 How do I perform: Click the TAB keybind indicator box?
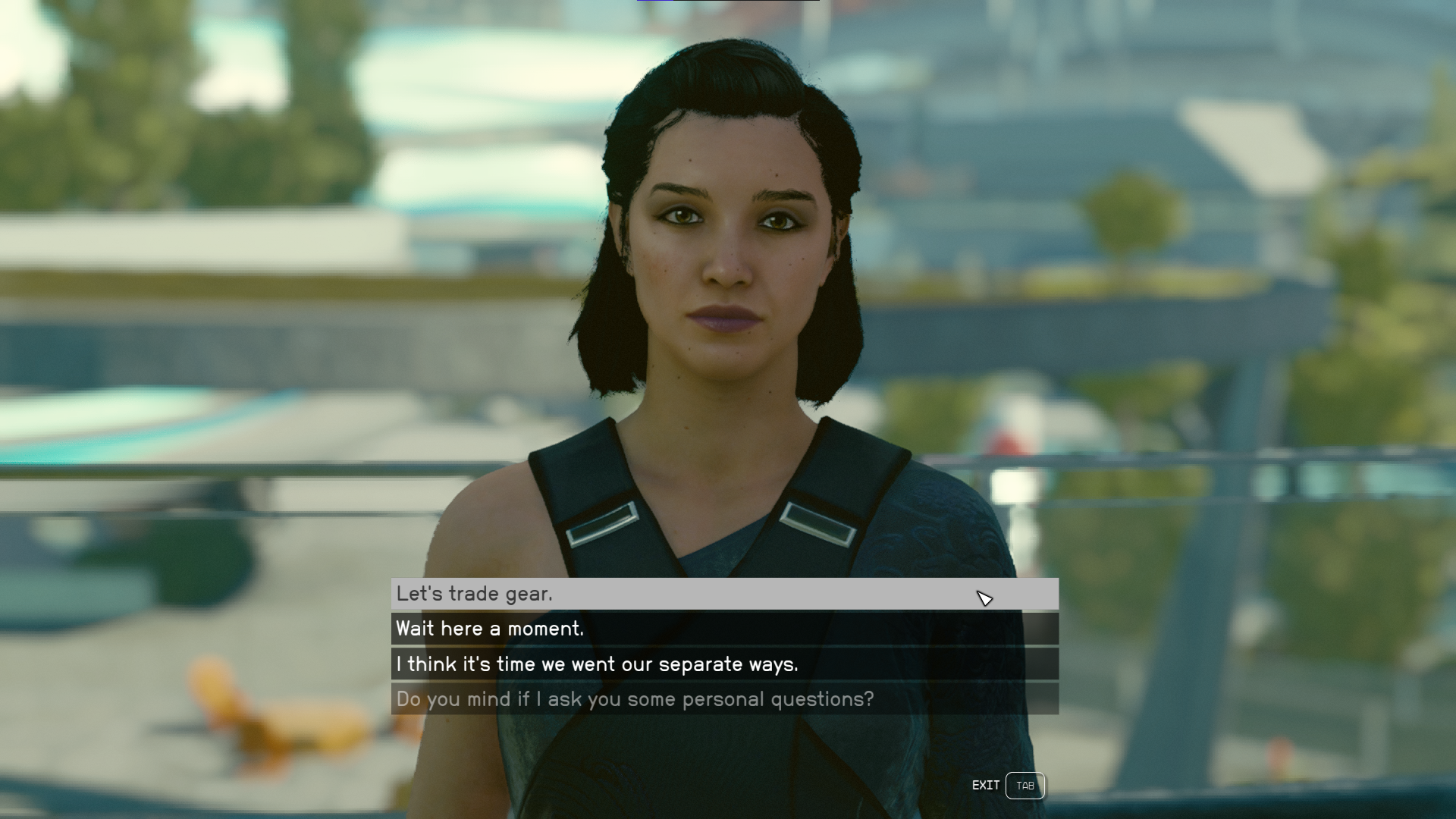1025,786
